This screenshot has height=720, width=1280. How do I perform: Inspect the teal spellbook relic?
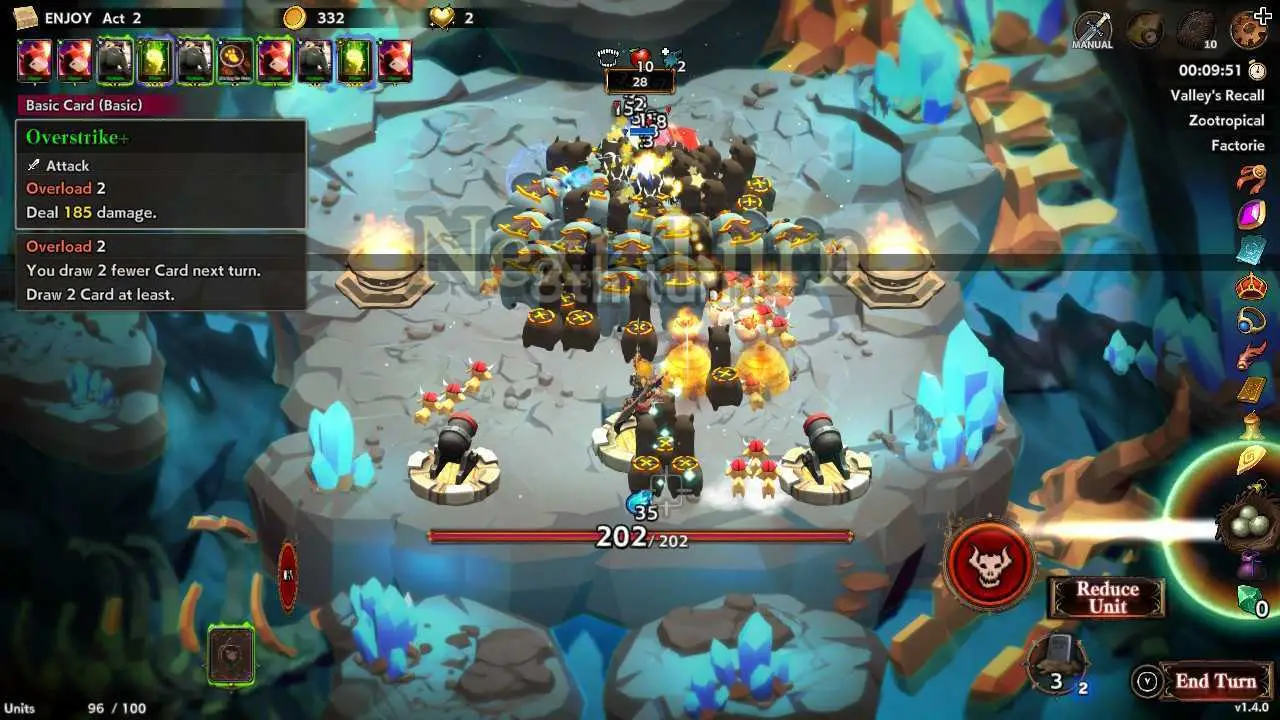(x=1251, y=250)
